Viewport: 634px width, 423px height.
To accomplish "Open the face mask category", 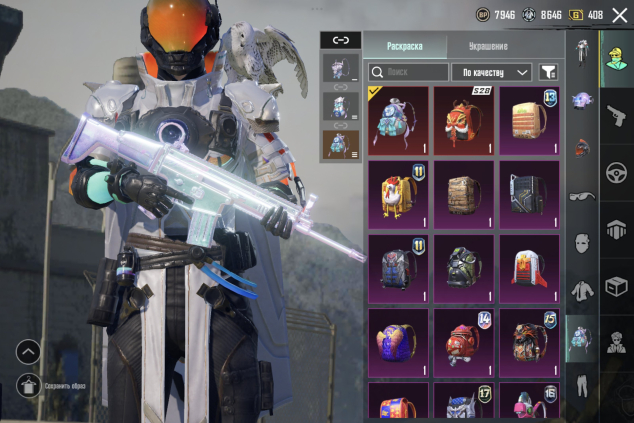I will tap(581, 243).
